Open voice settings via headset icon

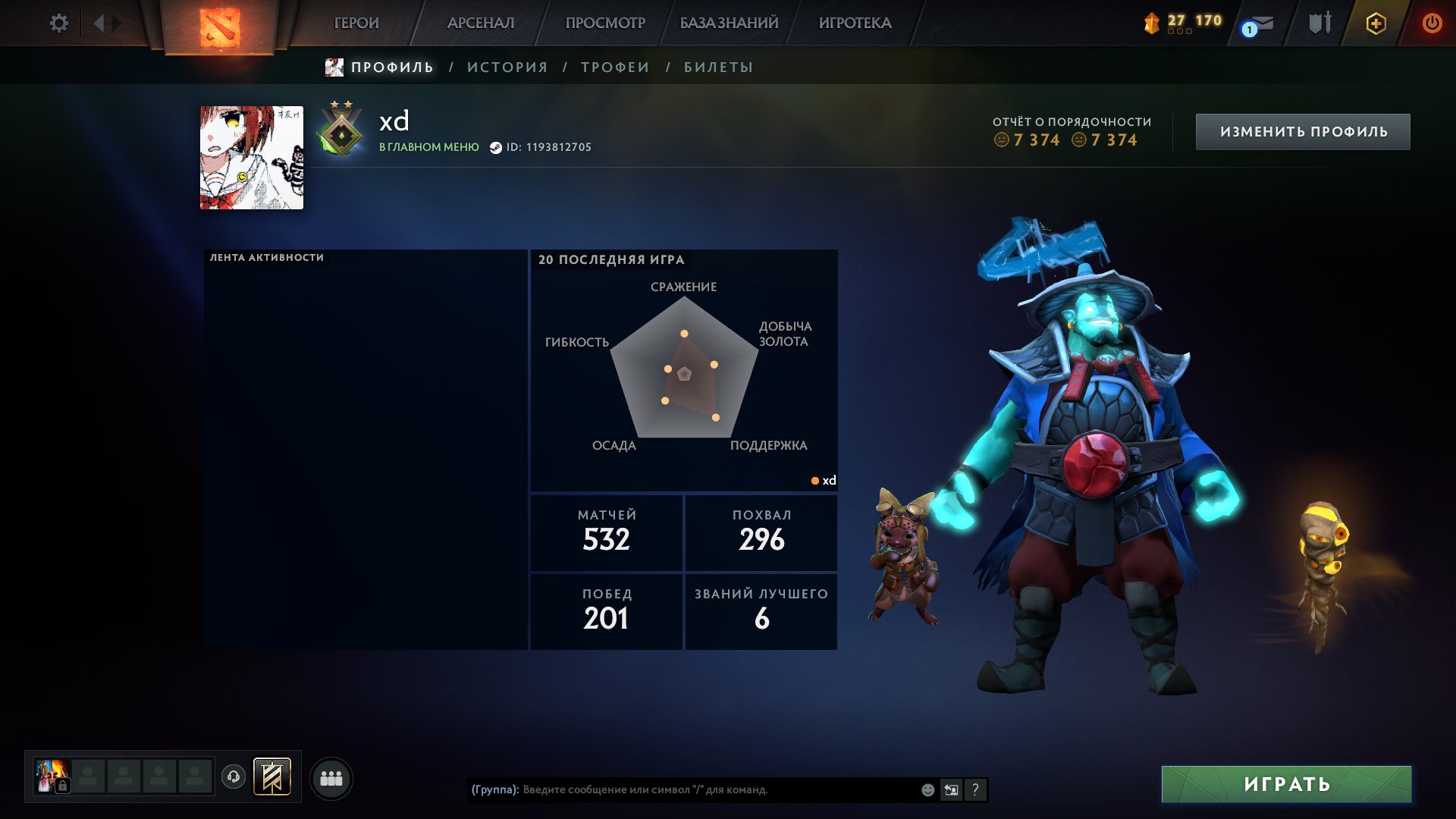click(x=235, y=778)
